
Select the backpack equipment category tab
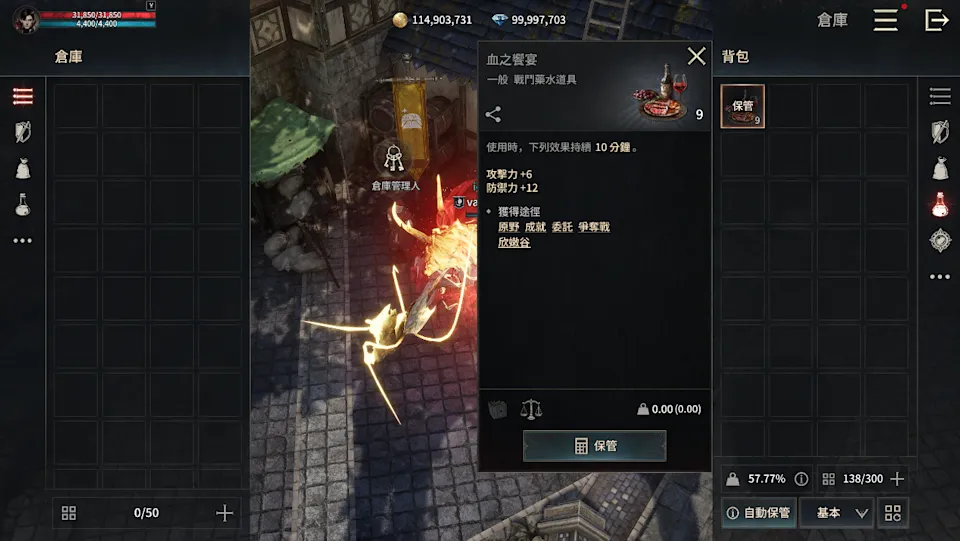click(939, 132)
